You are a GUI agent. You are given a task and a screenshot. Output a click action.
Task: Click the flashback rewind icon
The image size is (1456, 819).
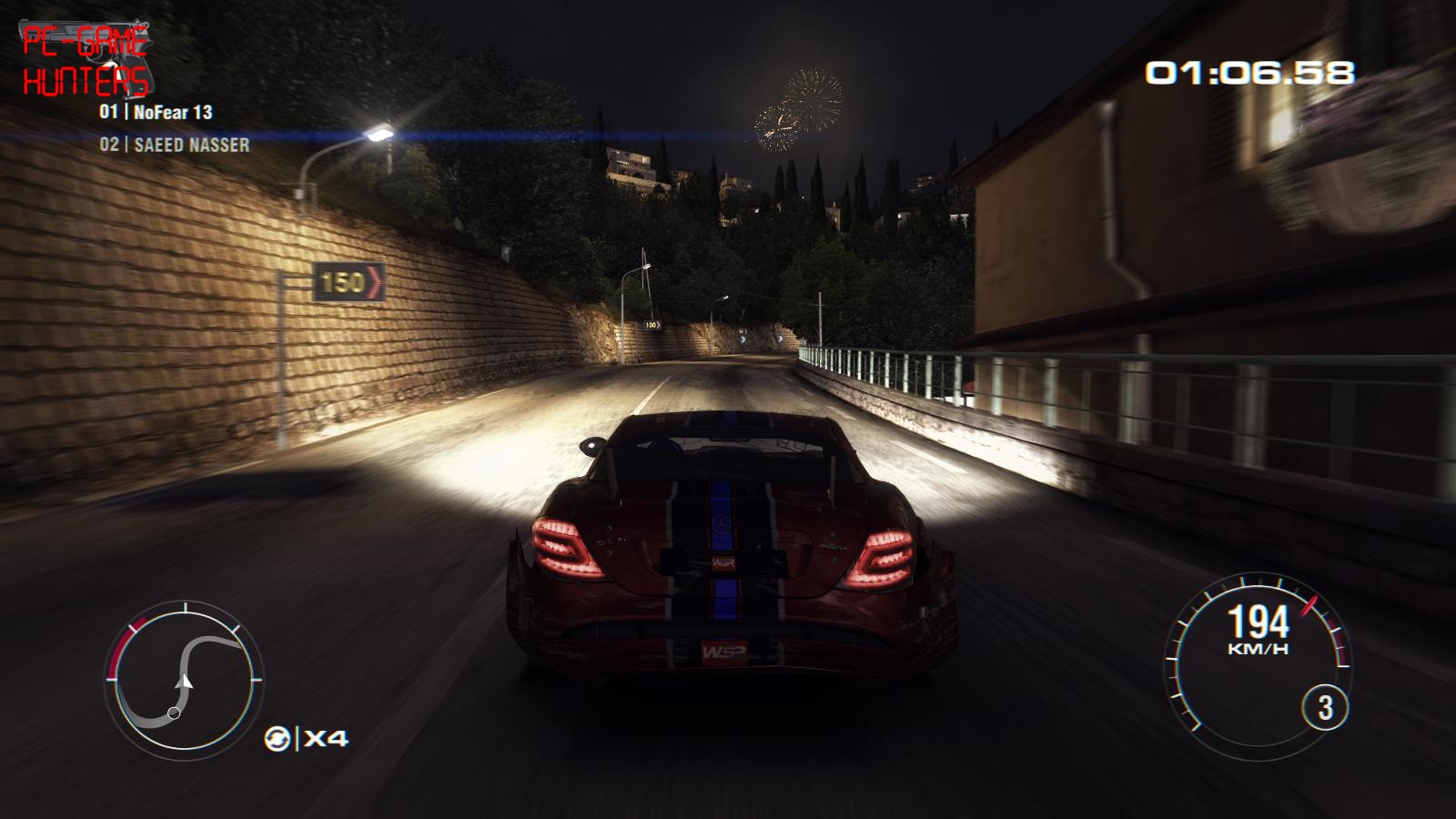(x=277, y=738)
